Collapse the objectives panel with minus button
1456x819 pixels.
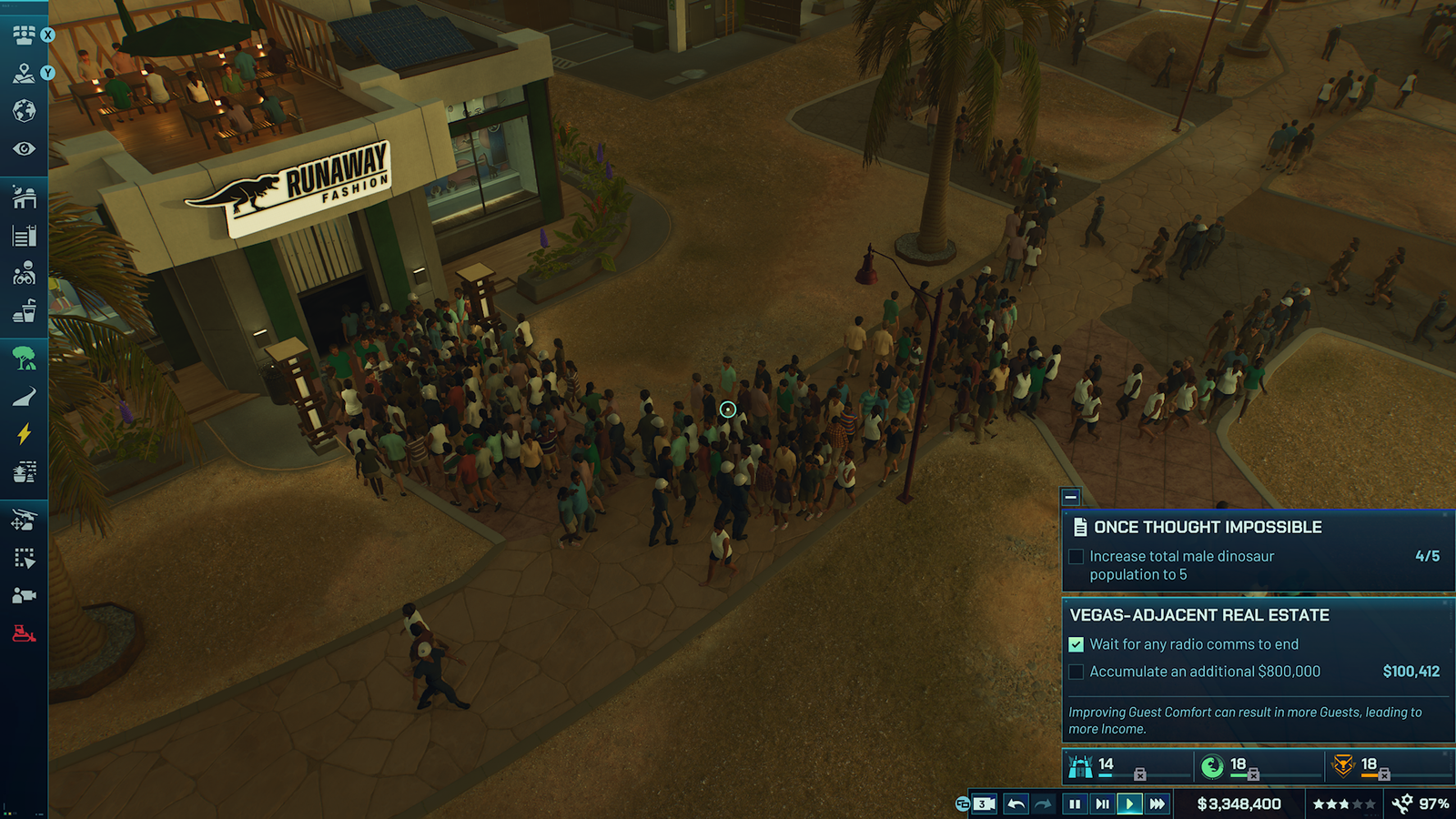point(1071,497)
